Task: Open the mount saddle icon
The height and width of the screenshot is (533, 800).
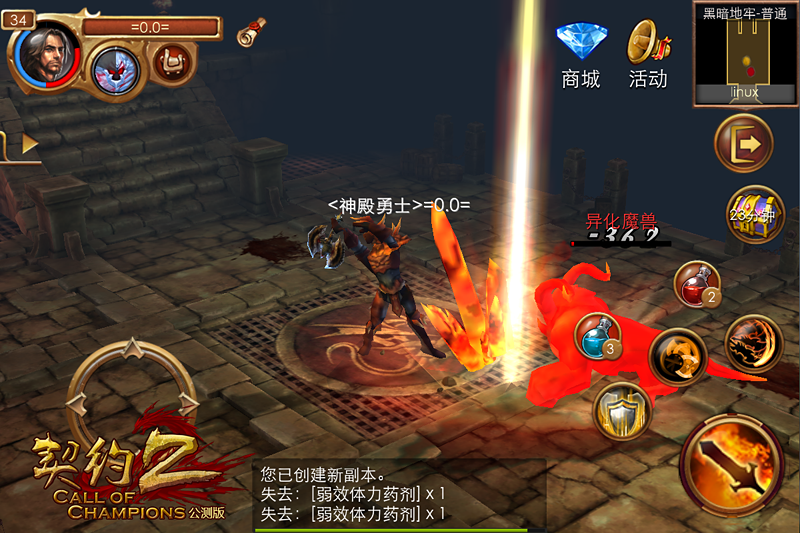Action: [x=173, y=63]
